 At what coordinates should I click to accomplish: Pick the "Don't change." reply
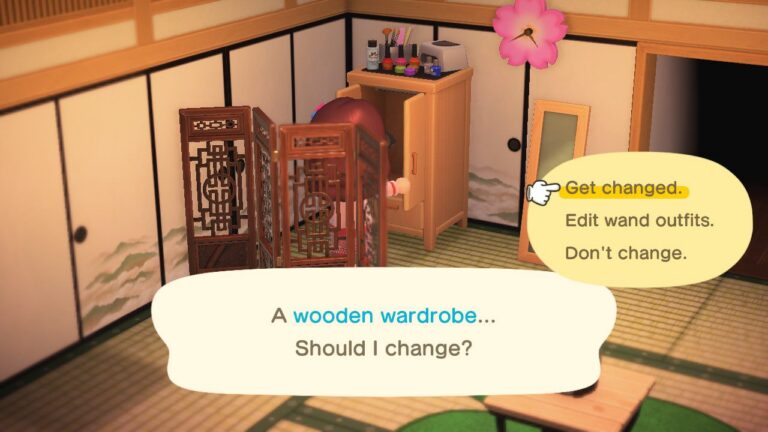coord(625,253)
